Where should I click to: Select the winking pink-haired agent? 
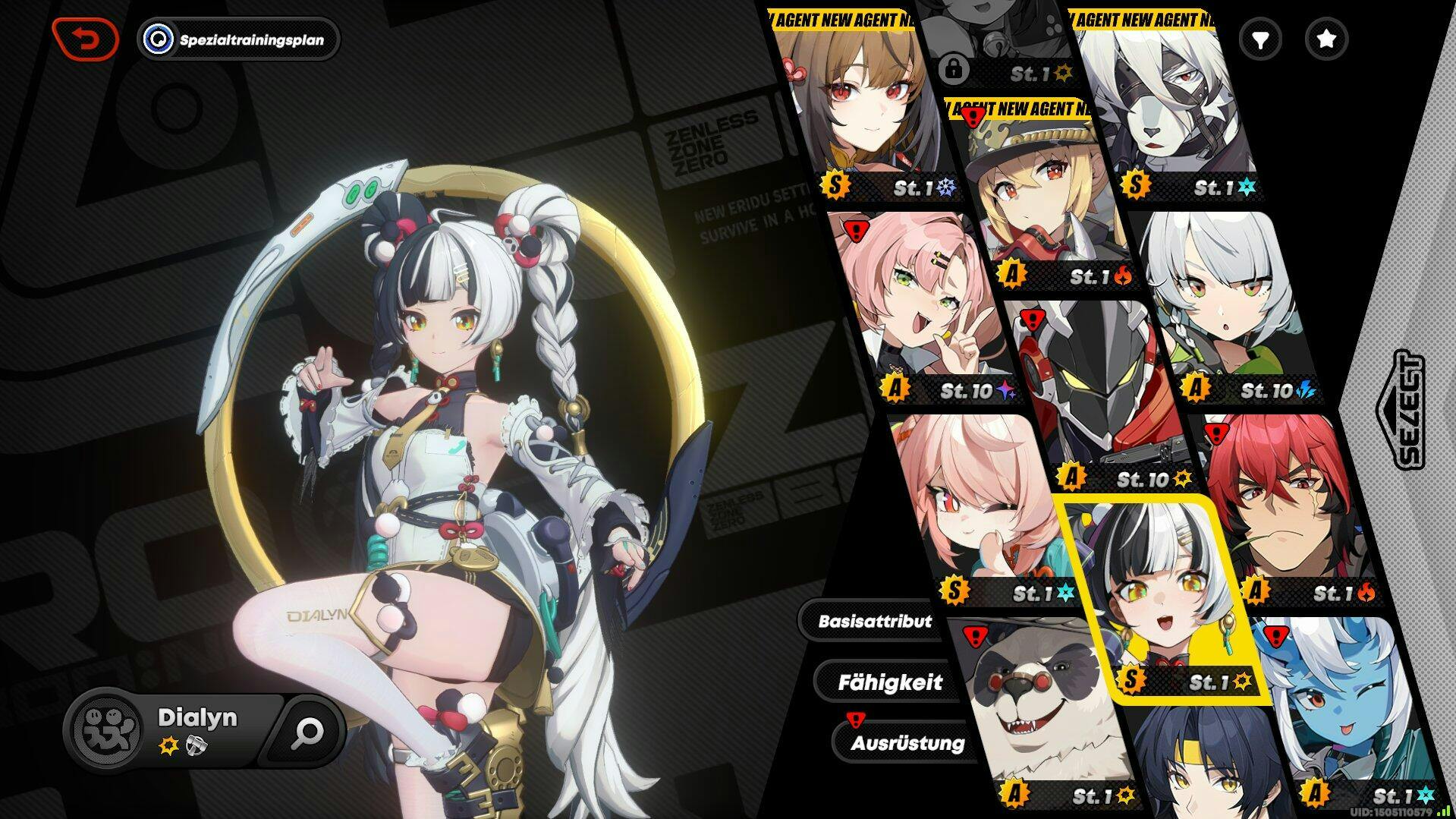[979, 509]
